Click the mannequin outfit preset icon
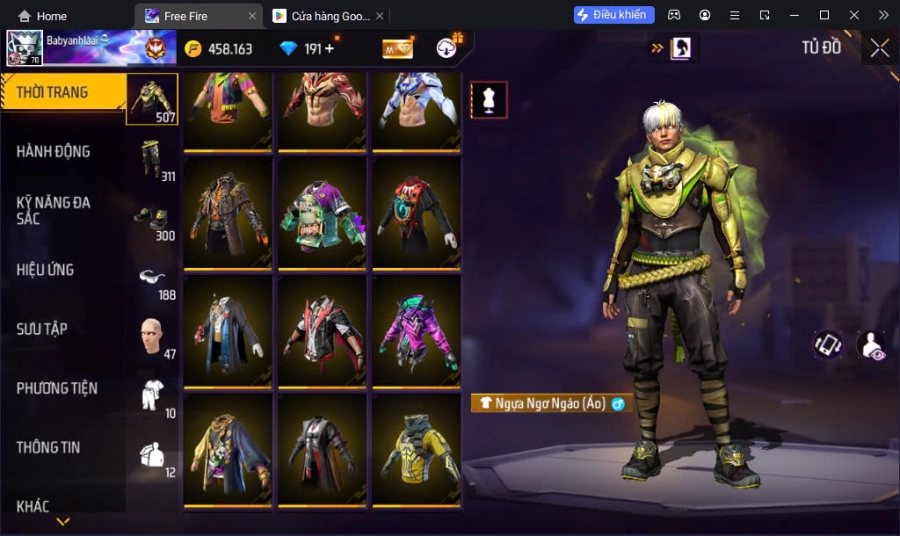 point(489,100)
